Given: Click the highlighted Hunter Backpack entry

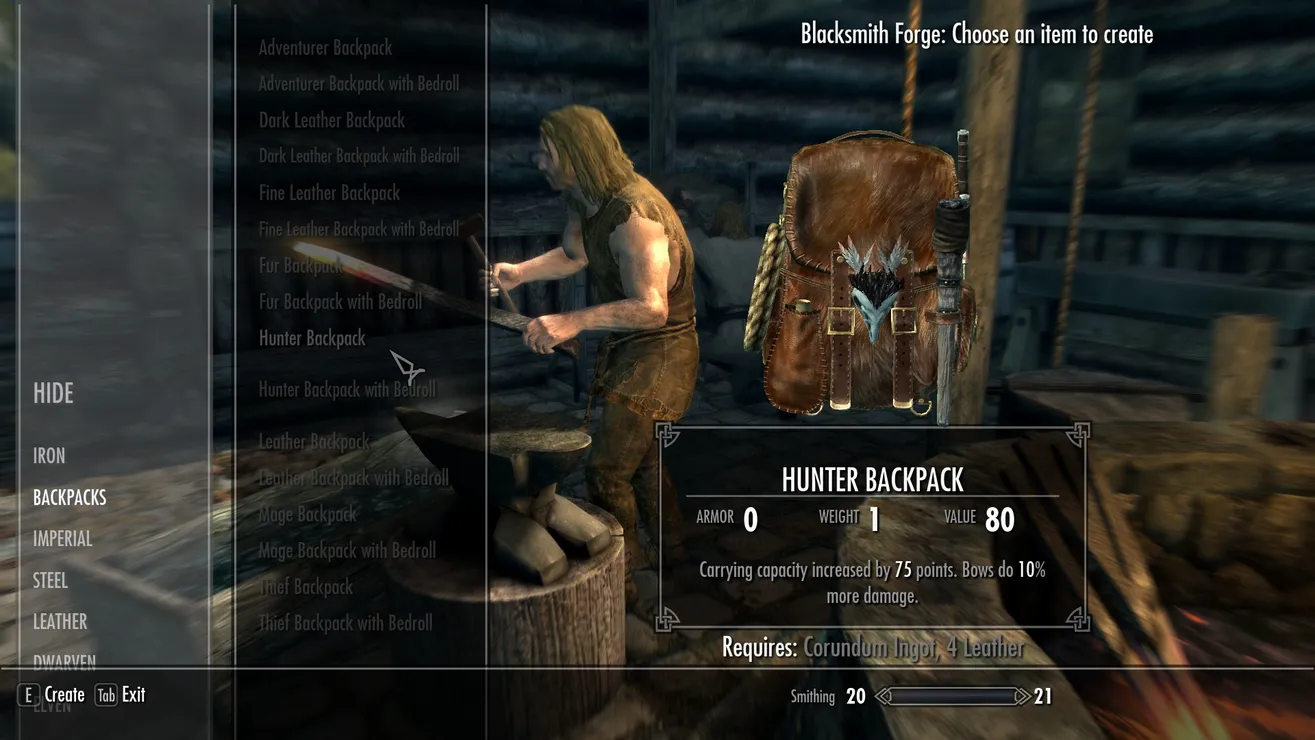Looking at the screenshot, I should coord(312,338).
